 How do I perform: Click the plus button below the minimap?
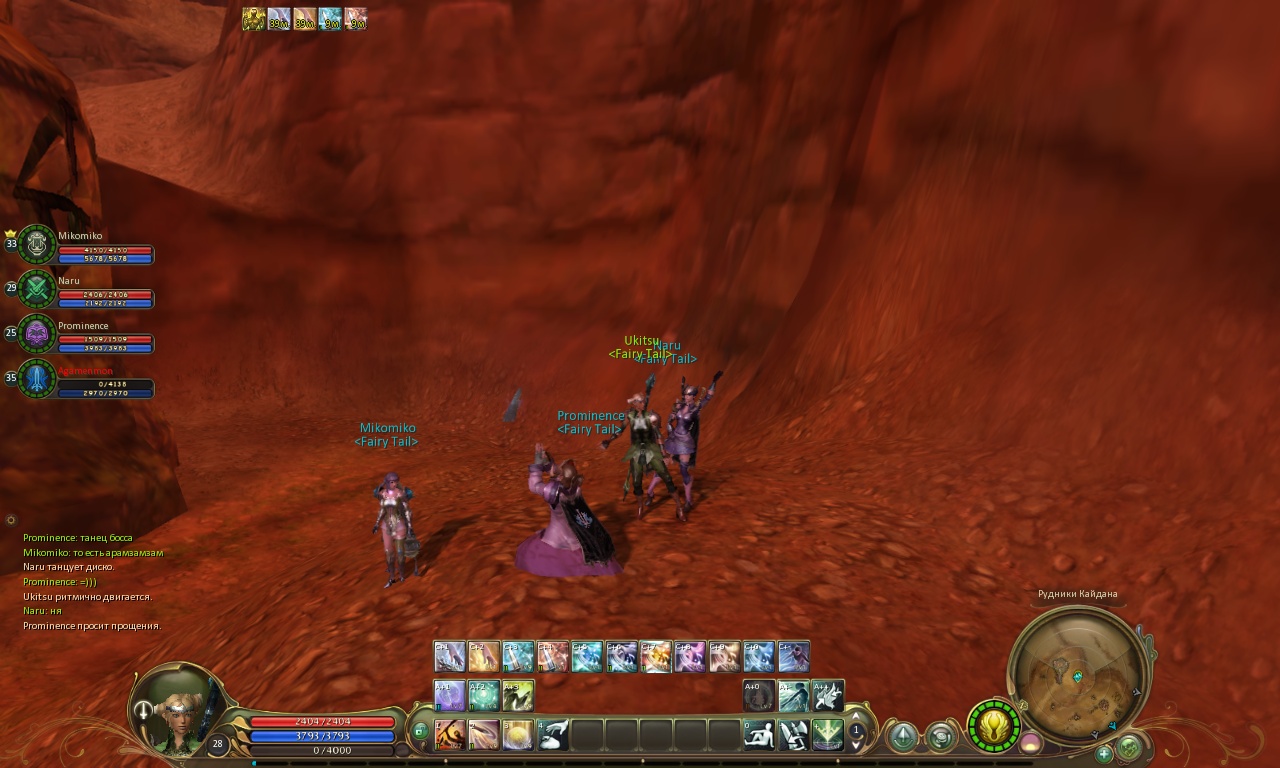pyautogui.click(x=1104, y=753)
